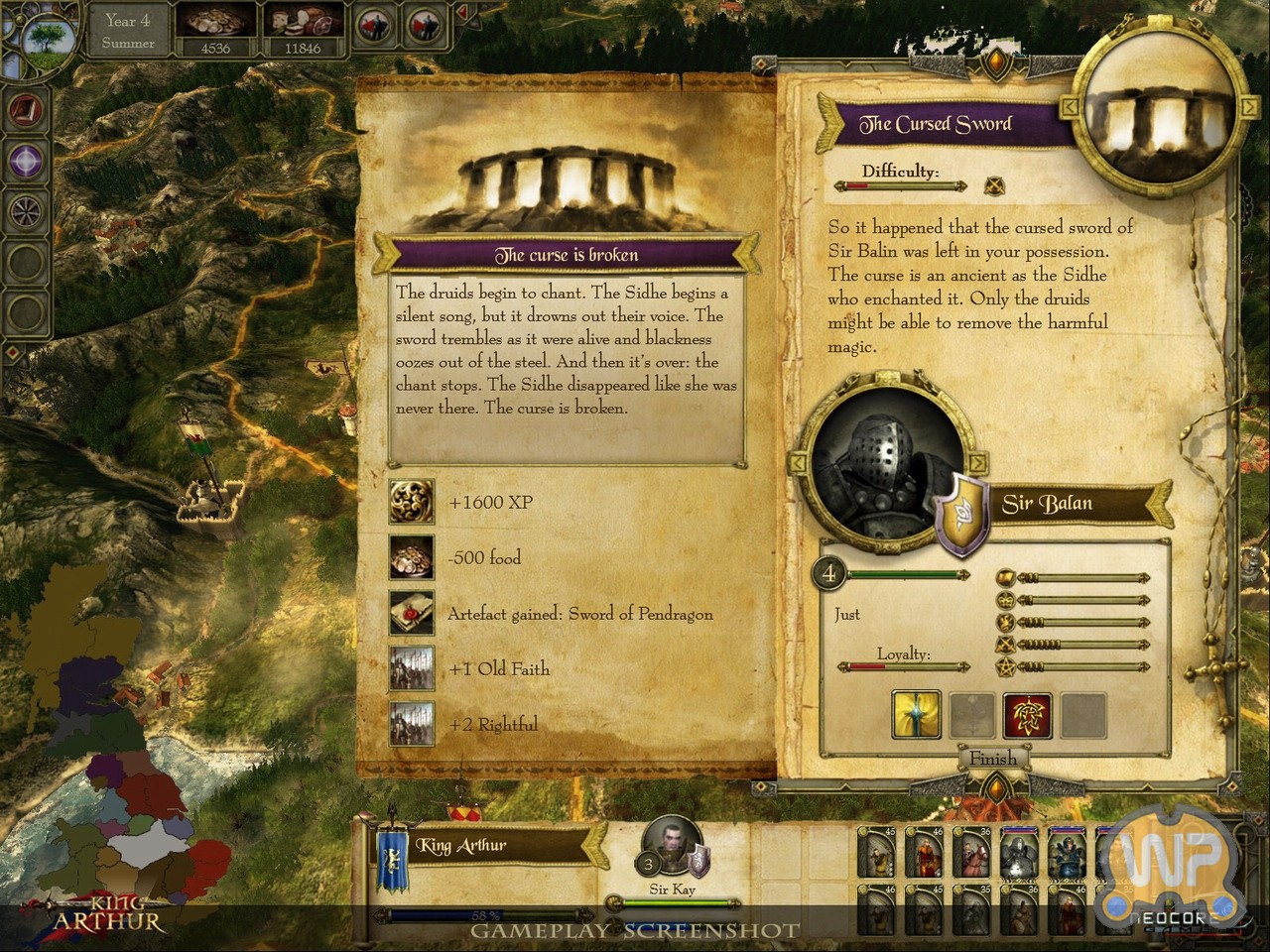Show the previous knight before Sir Balan
Screen dimensions: 1270x952
coord(797,463)
